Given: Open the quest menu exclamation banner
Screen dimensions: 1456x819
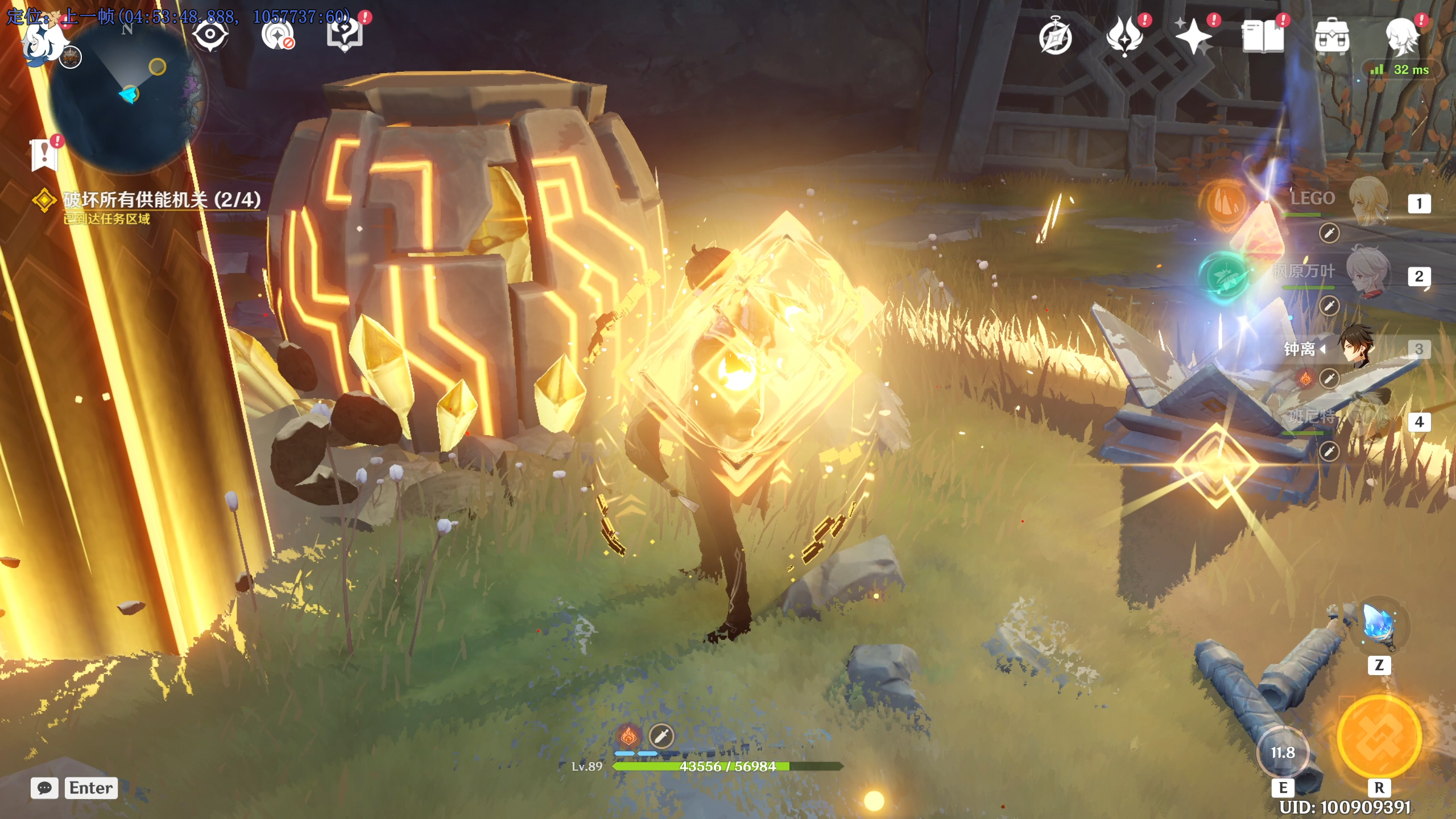Looking at the screenshot, I should coord(44,155).
